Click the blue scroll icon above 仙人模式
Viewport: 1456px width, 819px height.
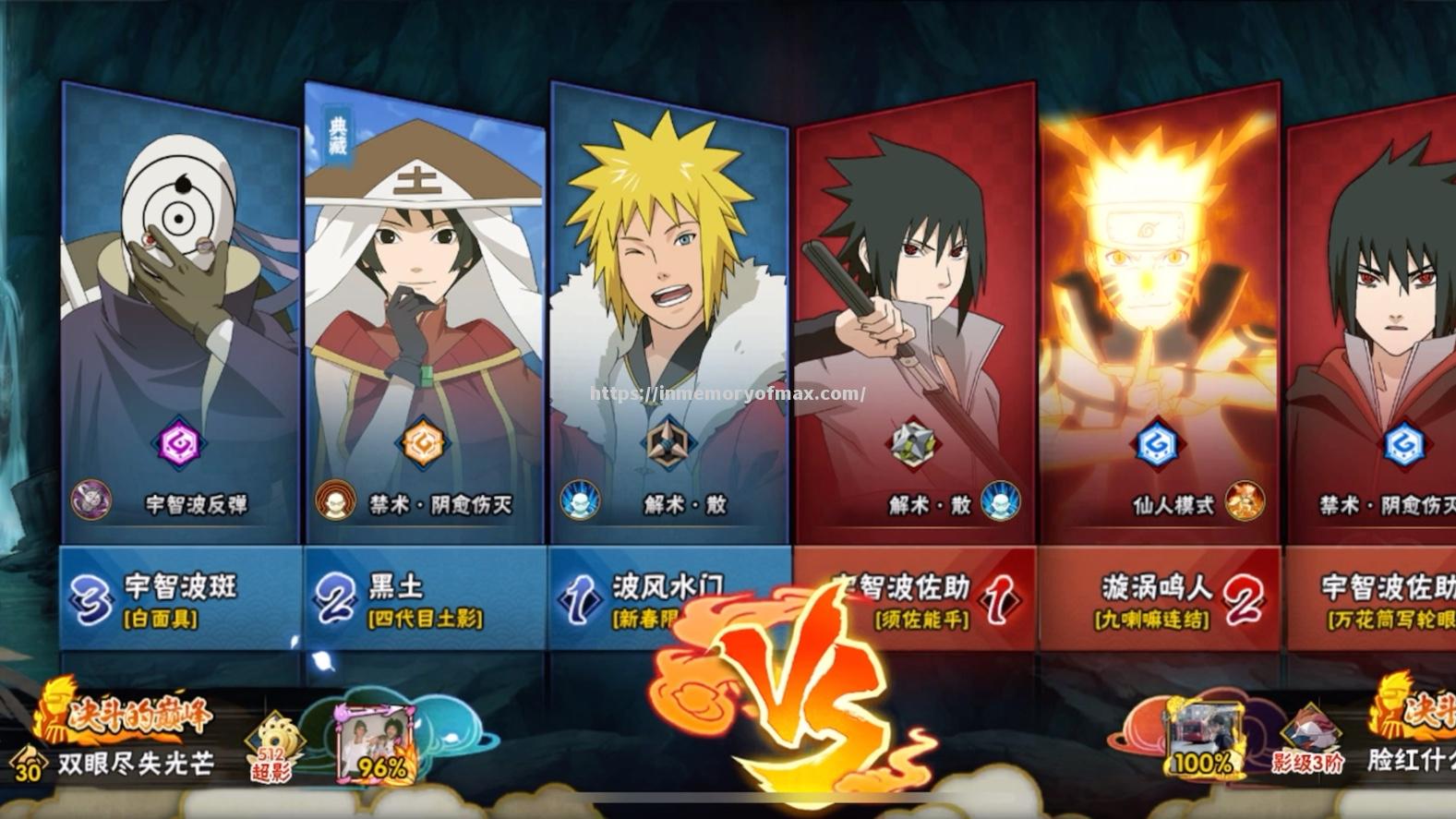(x=1157, y=445)
